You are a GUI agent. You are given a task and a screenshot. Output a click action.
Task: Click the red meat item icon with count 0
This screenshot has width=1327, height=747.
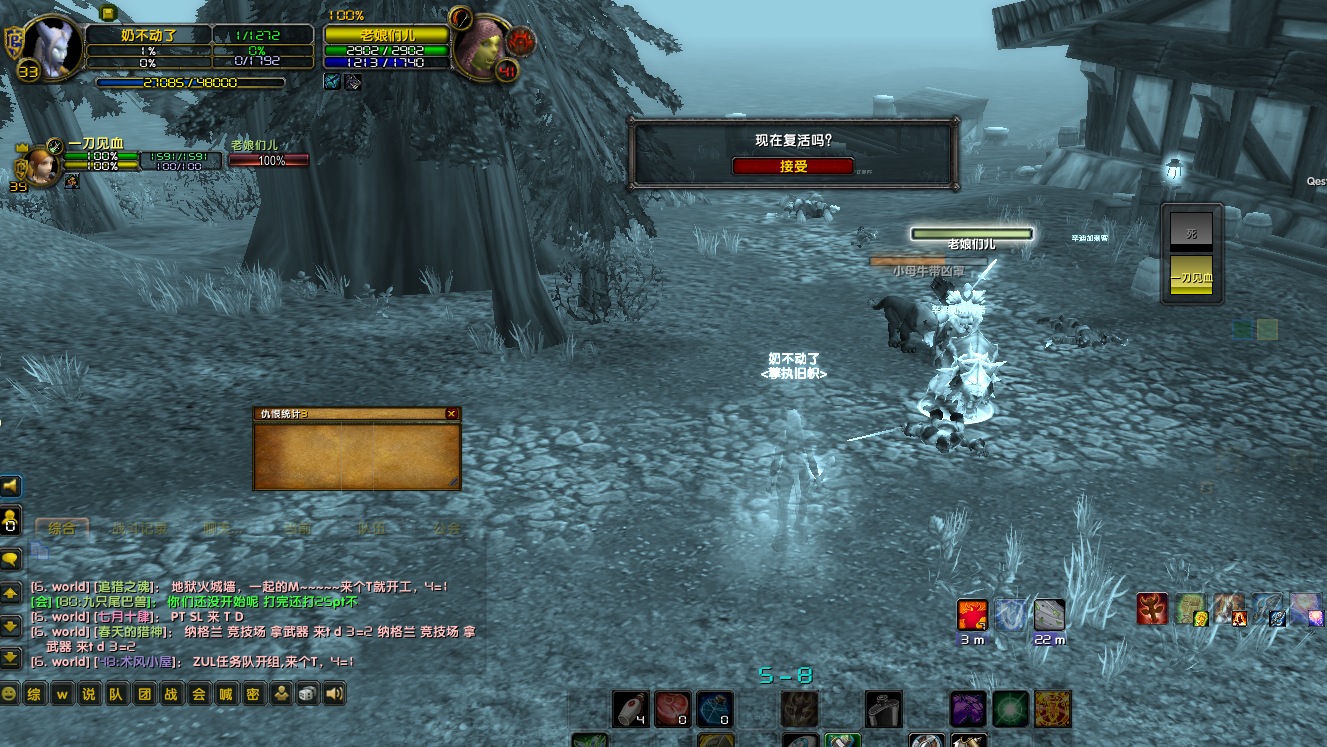click(x=671, y=710)
